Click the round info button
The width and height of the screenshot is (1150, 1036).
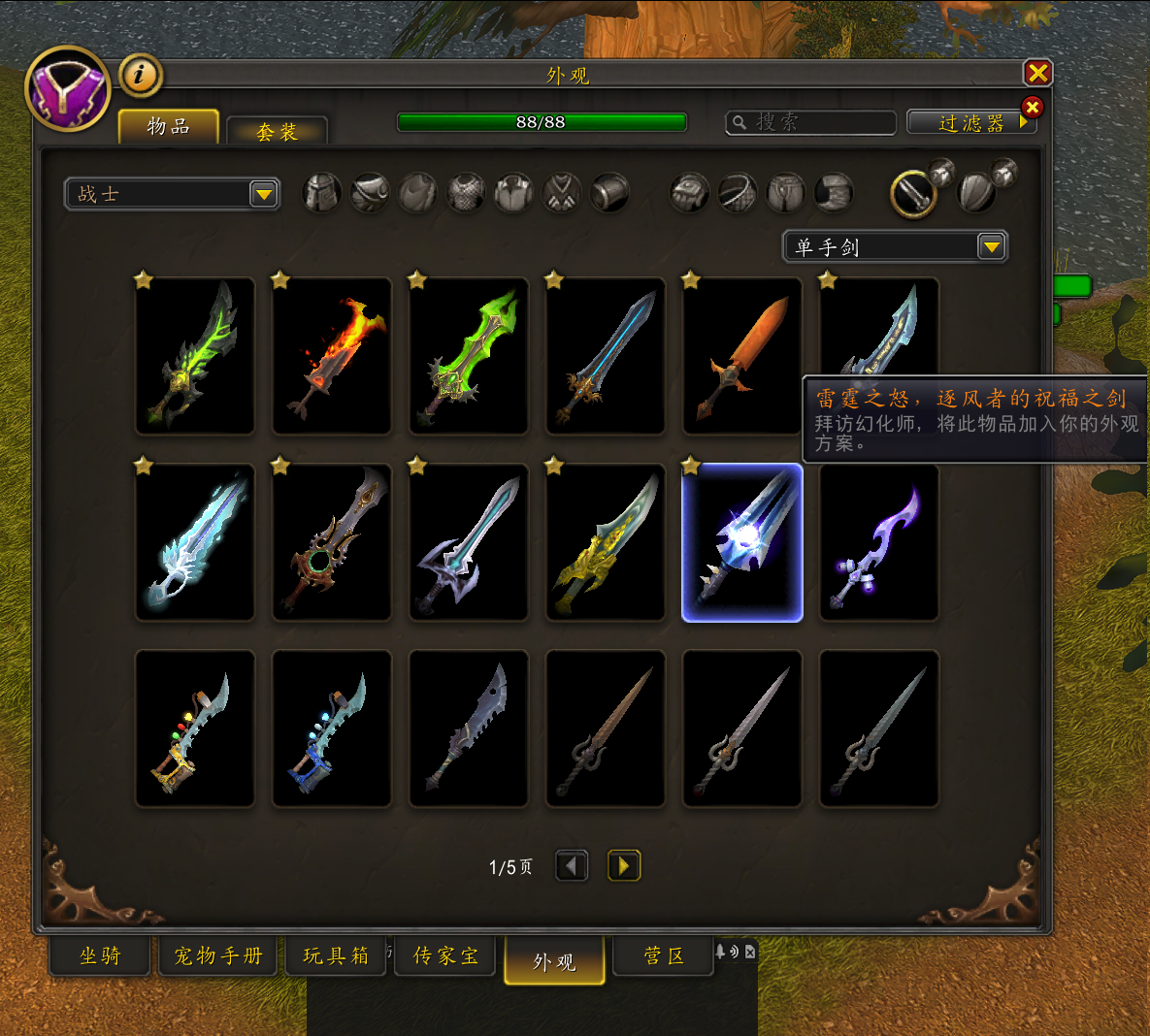pyautogui.click(x=141, y=75)
